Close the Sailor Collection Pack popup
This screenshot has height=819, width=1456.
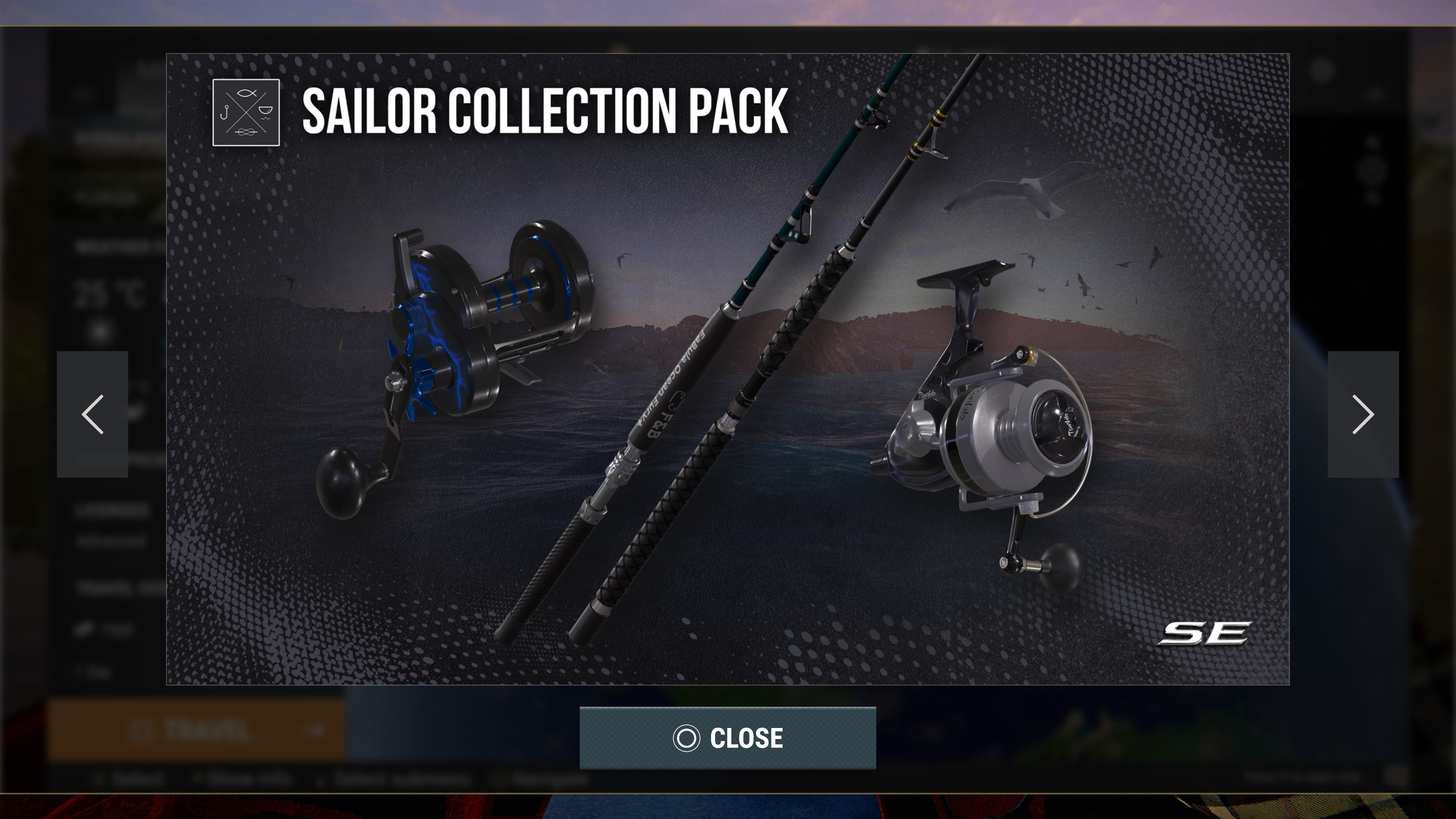point(728,737)
